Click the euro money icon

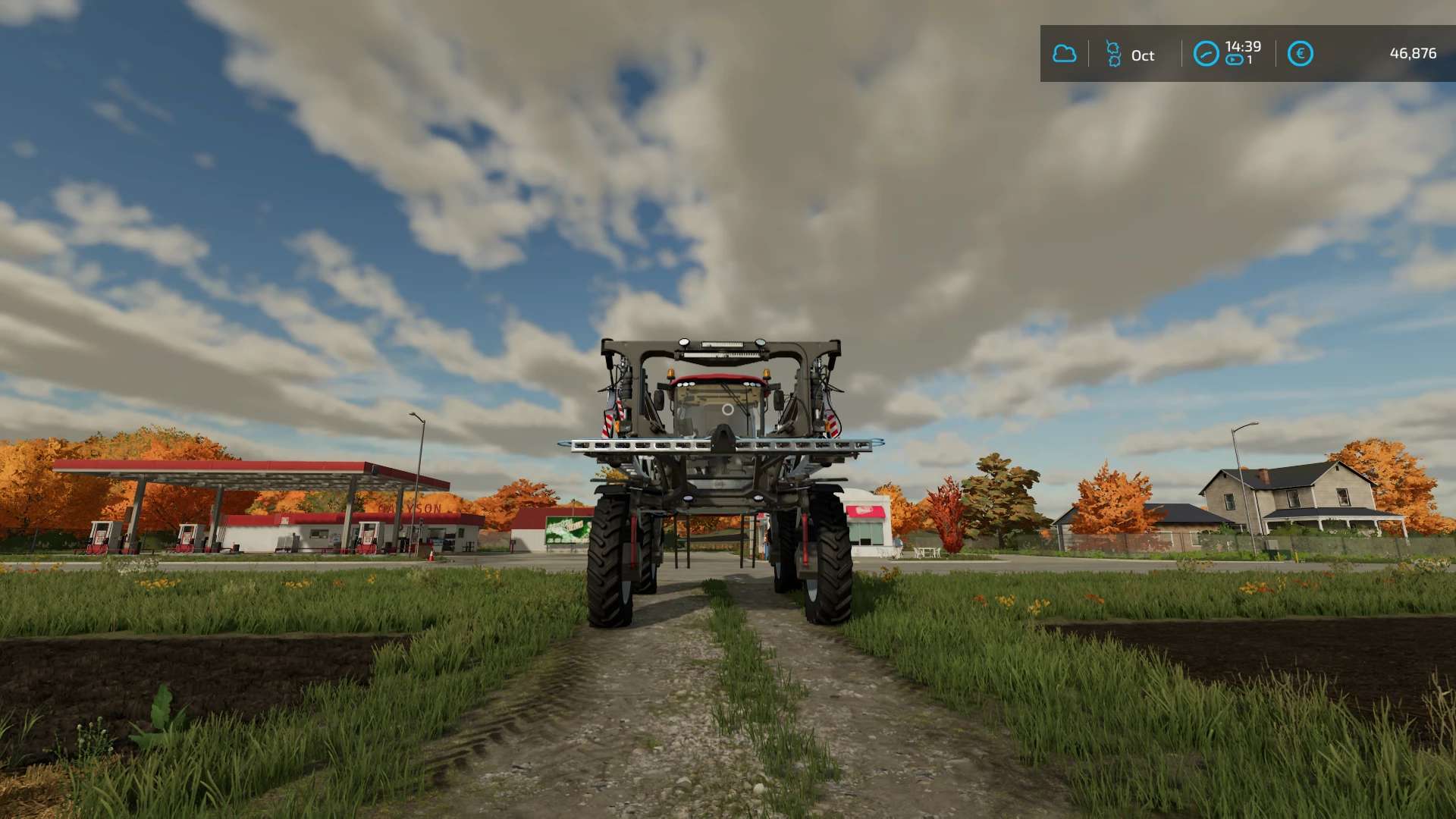click(1300, 54)
